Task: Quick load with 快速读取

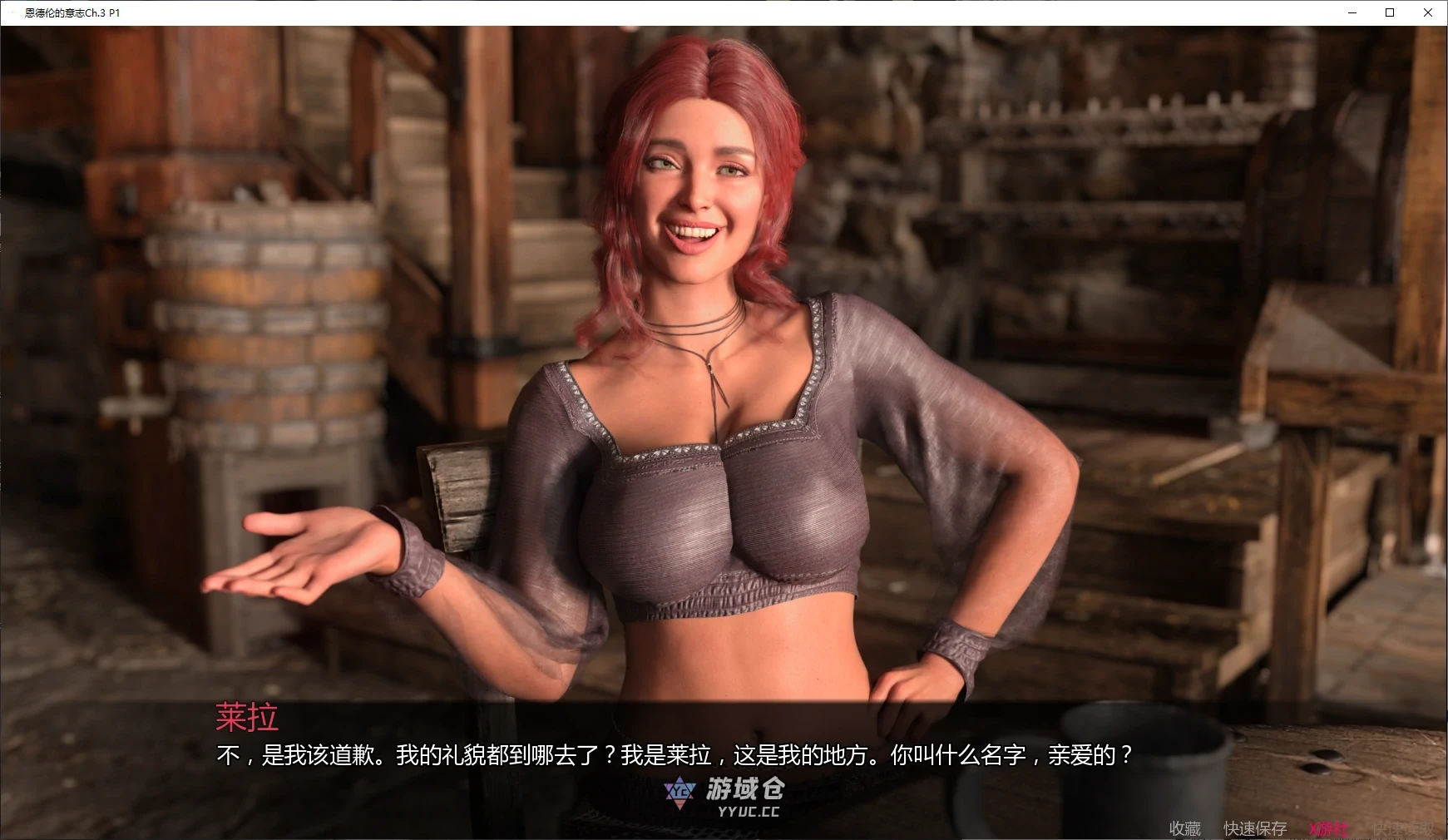Action: click(1403, 828)
